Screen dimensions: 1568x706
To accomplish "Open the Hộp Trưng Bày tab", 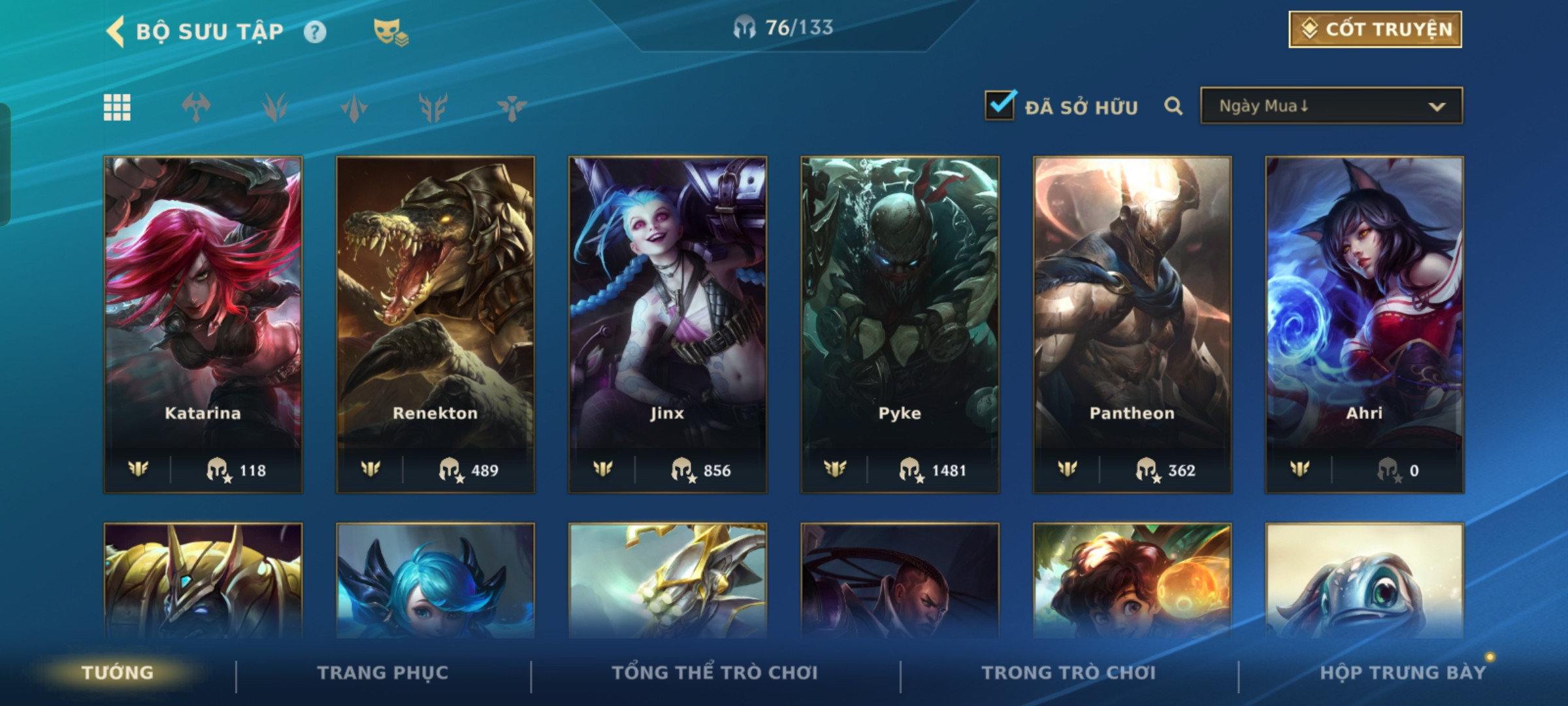I will point(1403,673).
